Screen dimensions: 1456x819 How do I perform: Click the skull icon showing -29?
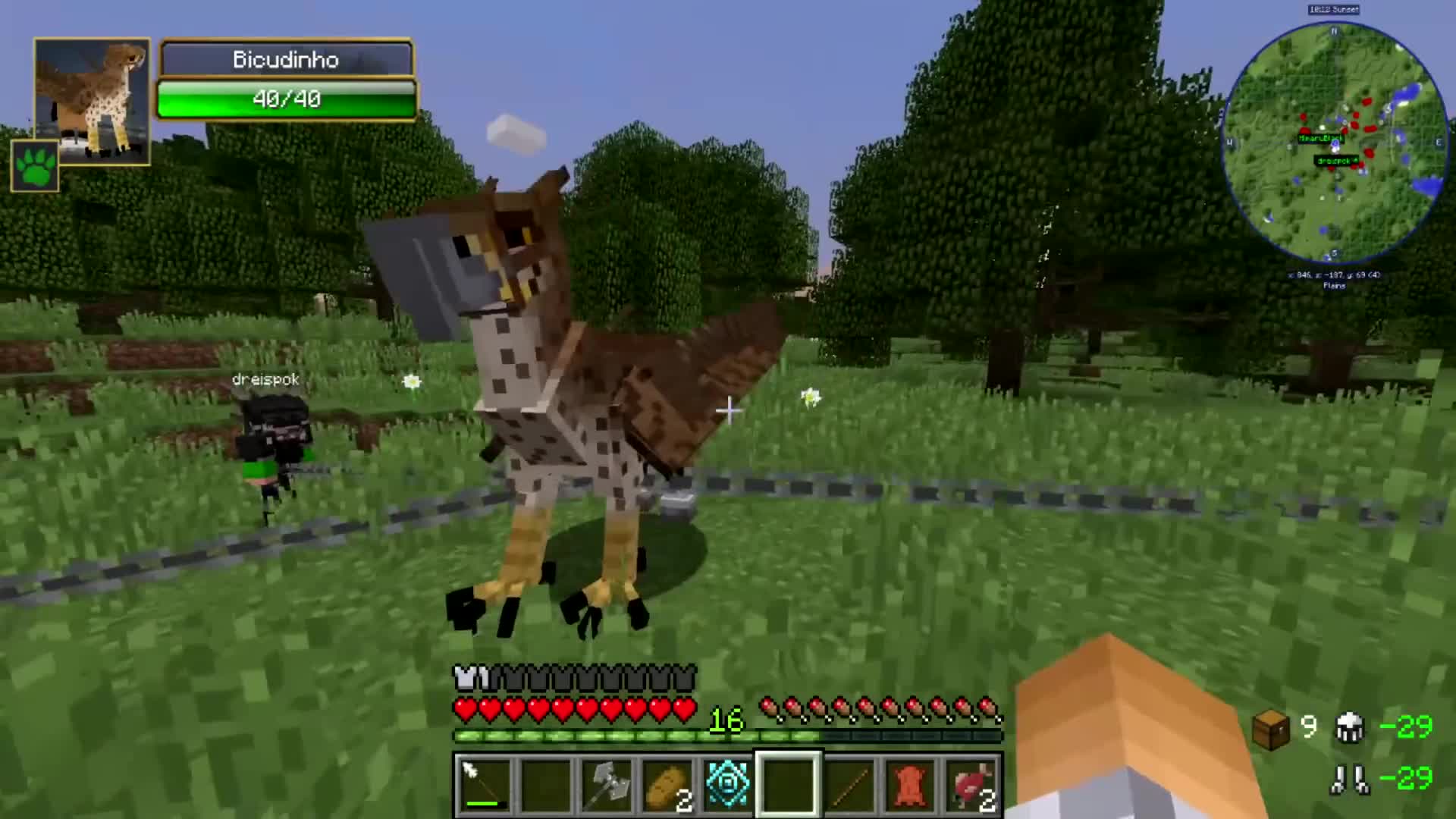(x=1351, y=726)
